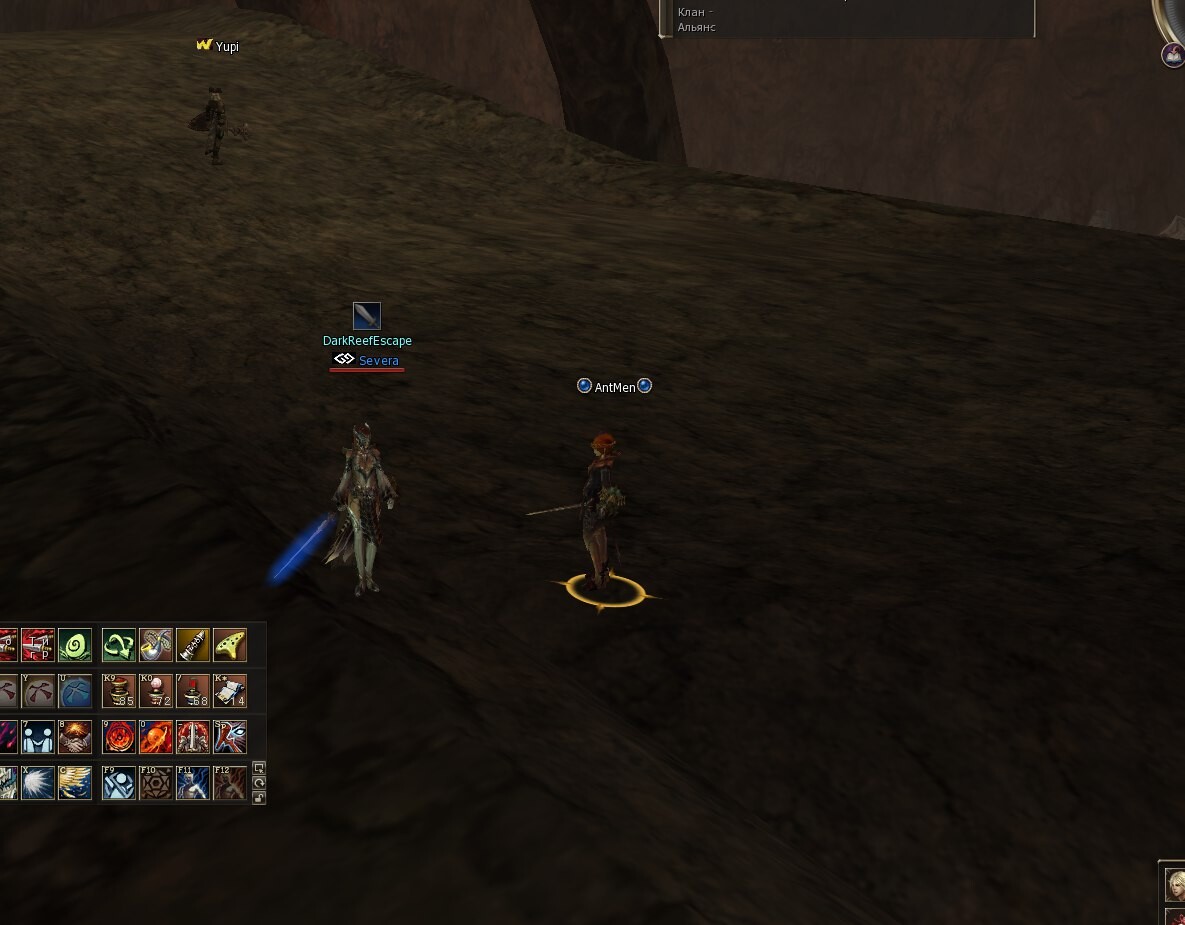Use the yellow ocarina item
The image size is (1185, 925).
(x=230, y=645)
